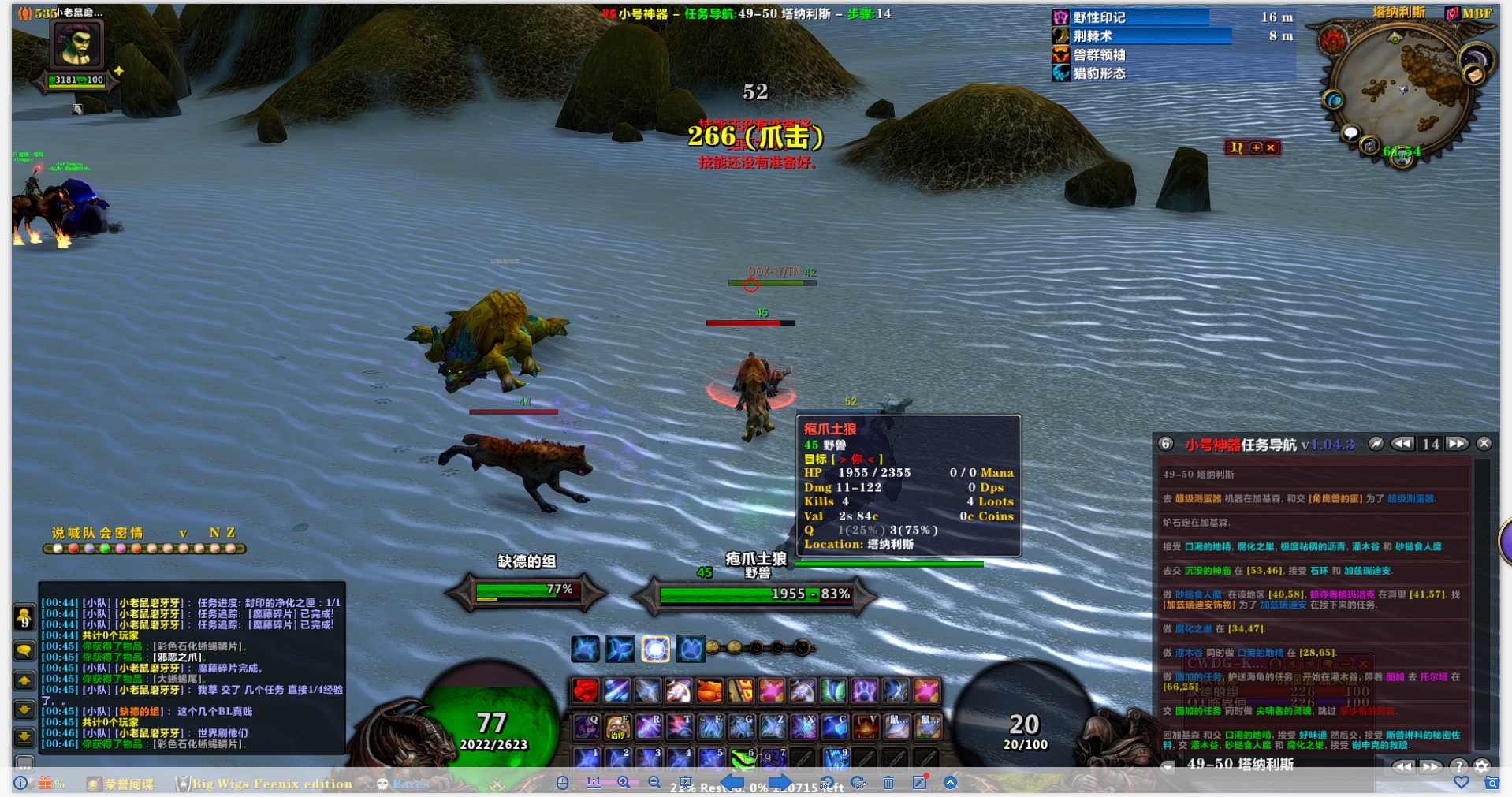
Task: Use the roast chicken food item
Action: [709, 691]
